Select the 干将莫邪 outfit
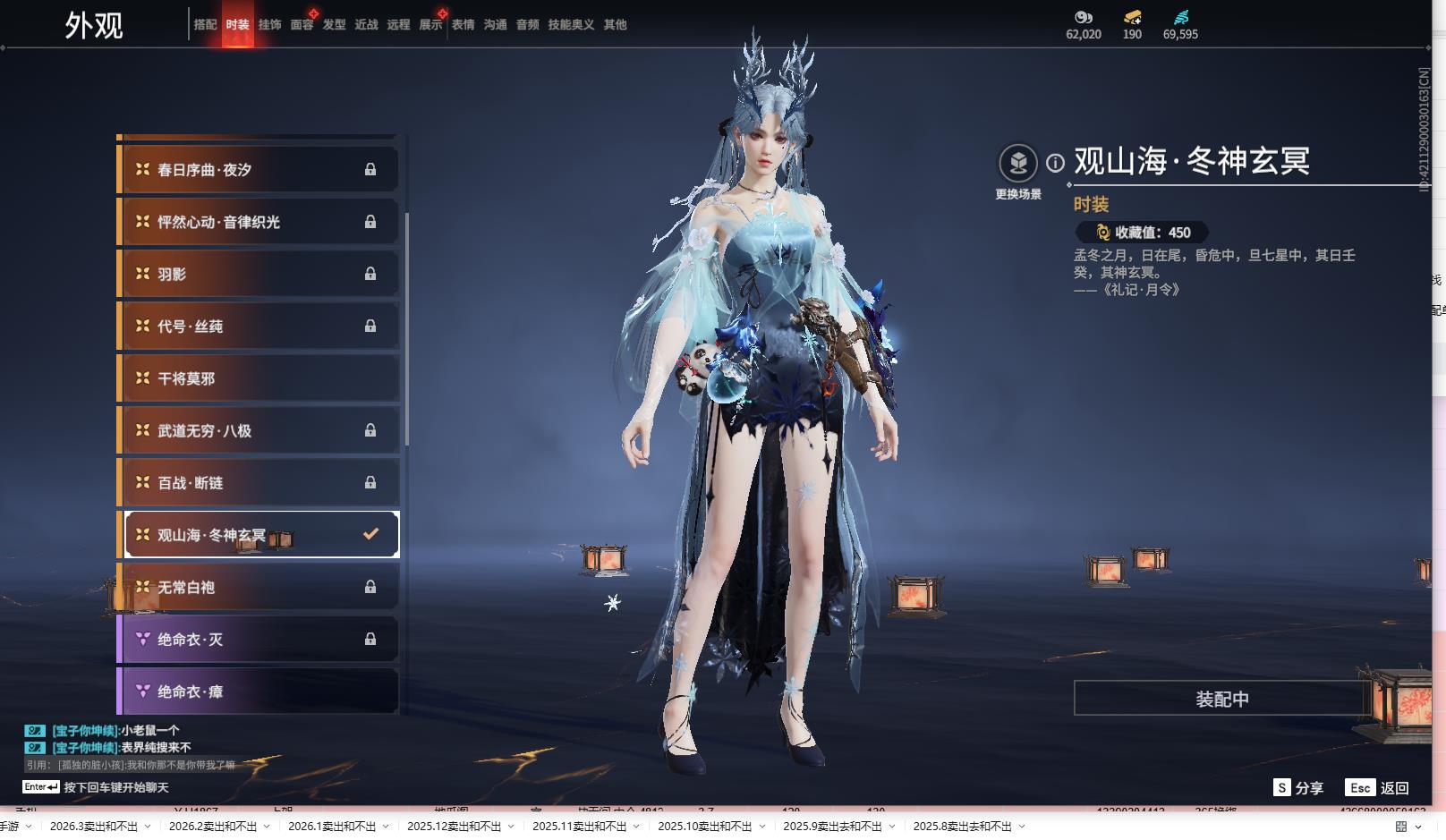Viewport: 1446px width, 840px height. pos(259,378)
